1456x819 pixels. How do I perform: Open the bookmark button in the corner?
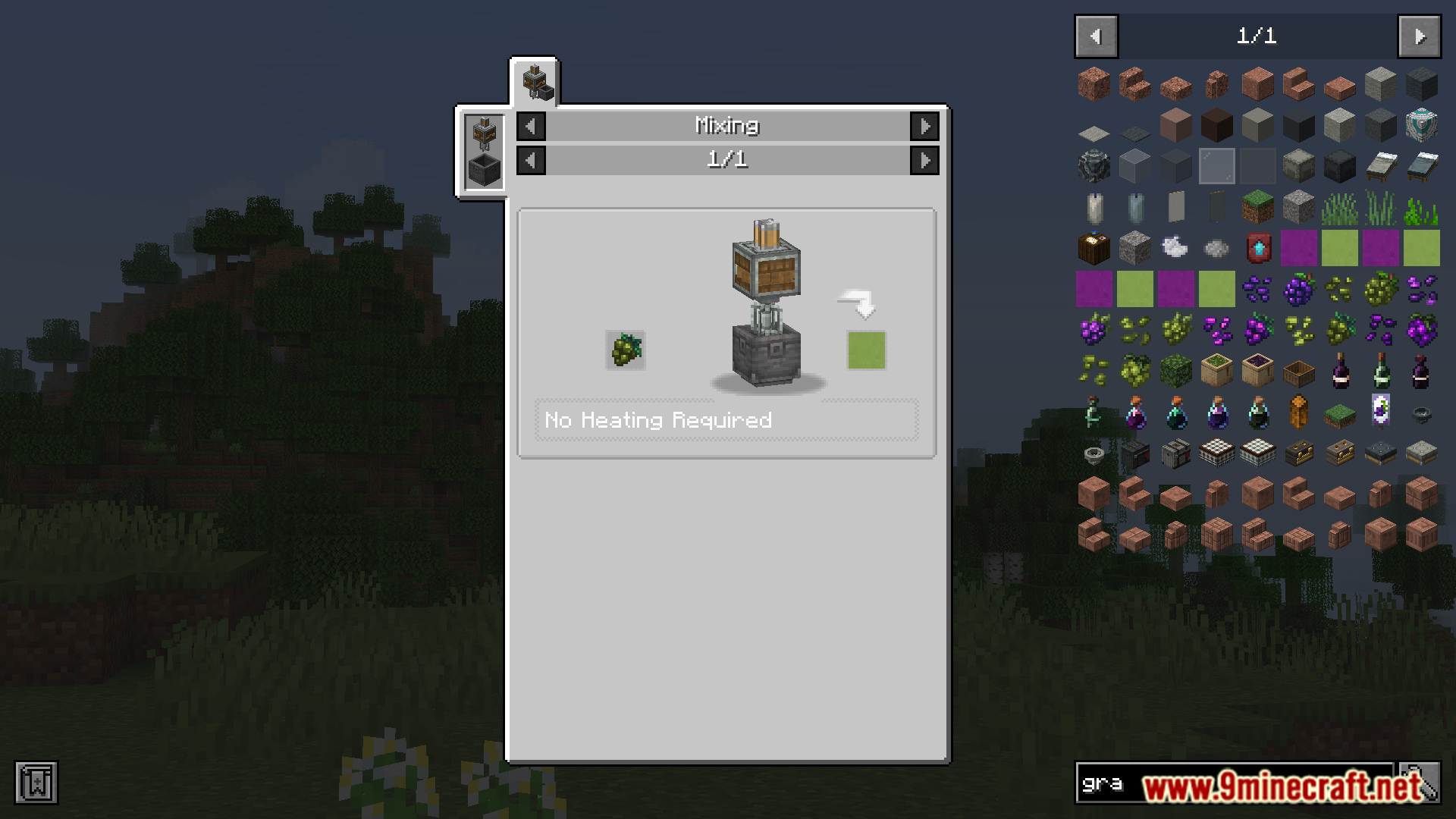[36, 783]
